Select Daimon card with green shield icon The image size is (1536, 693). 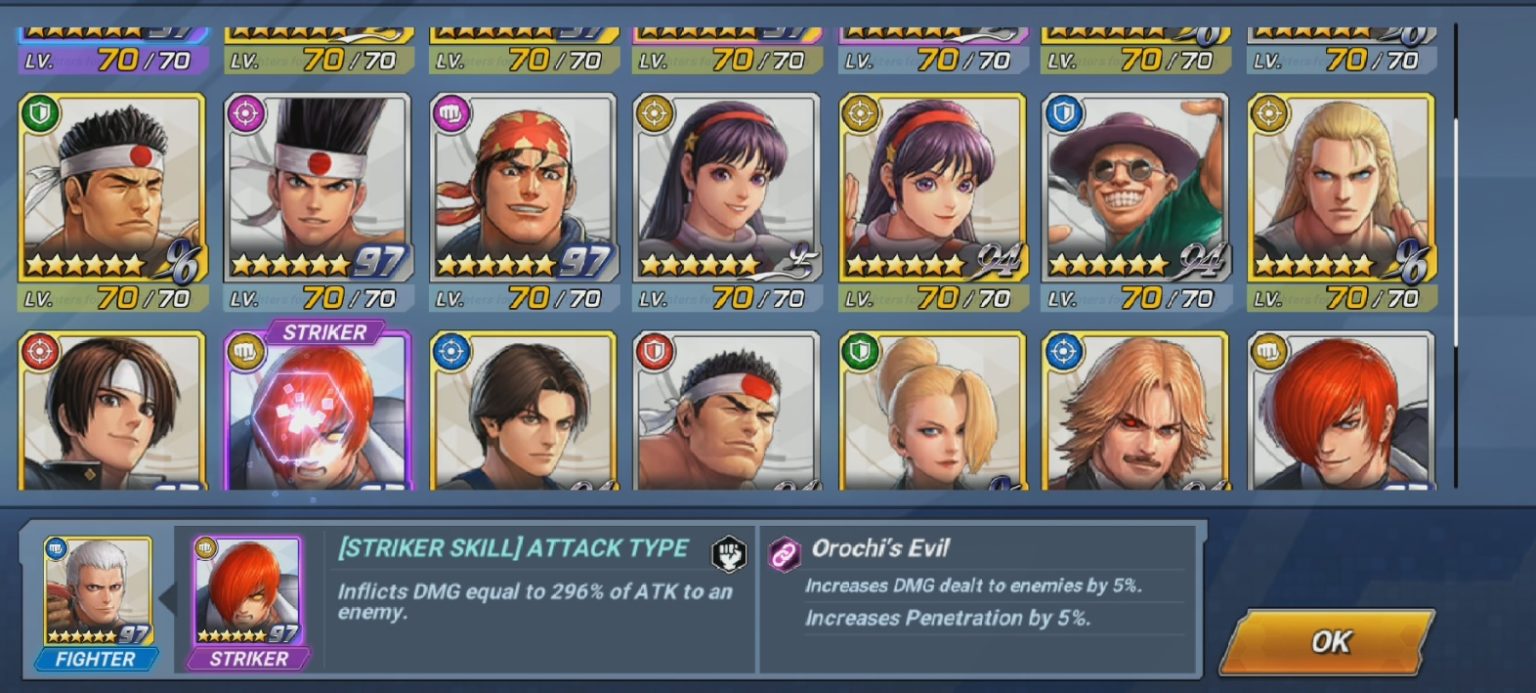[112, 188]
